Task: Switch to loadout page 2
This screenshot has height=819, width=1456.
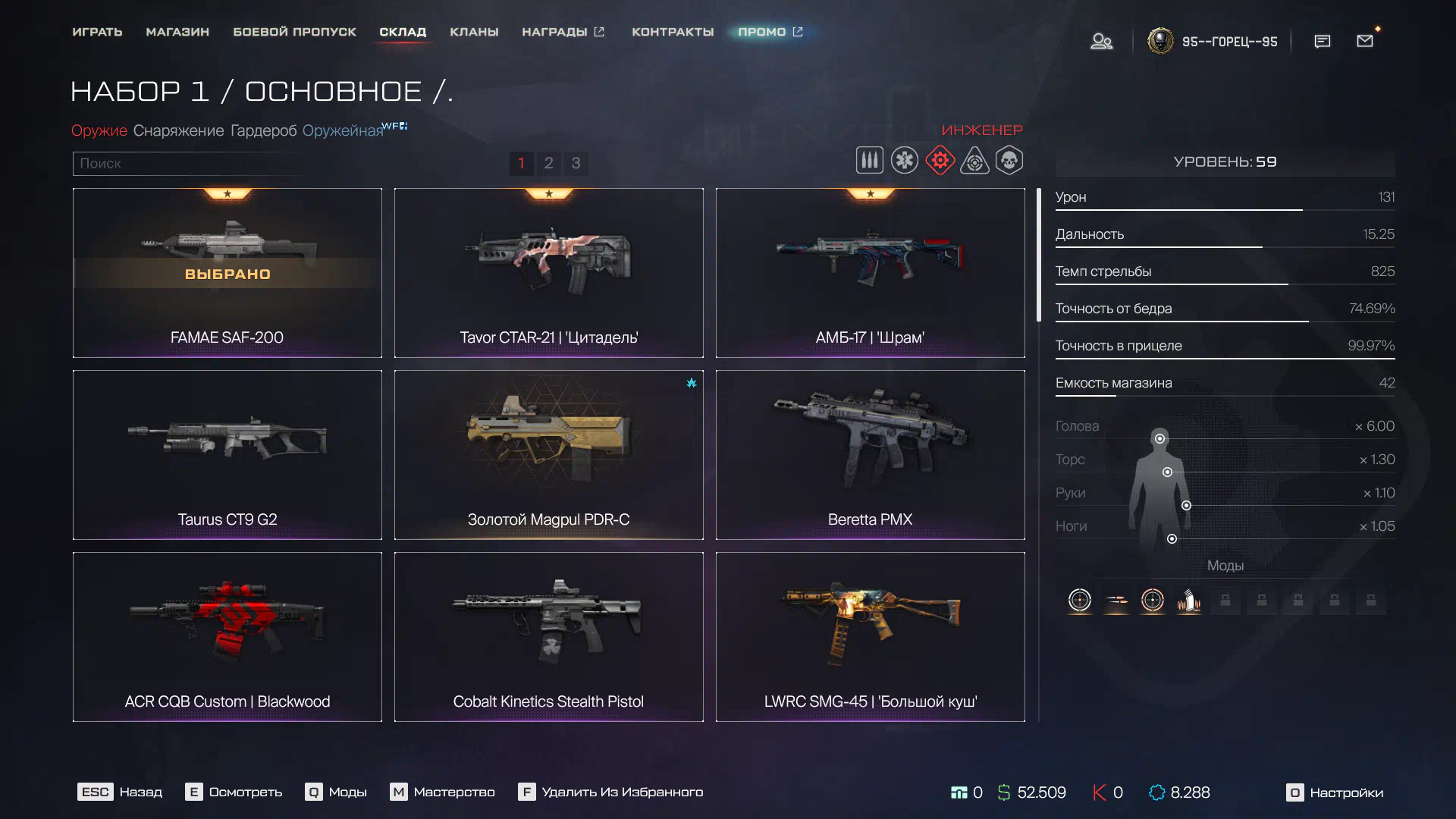Action: 548,163
